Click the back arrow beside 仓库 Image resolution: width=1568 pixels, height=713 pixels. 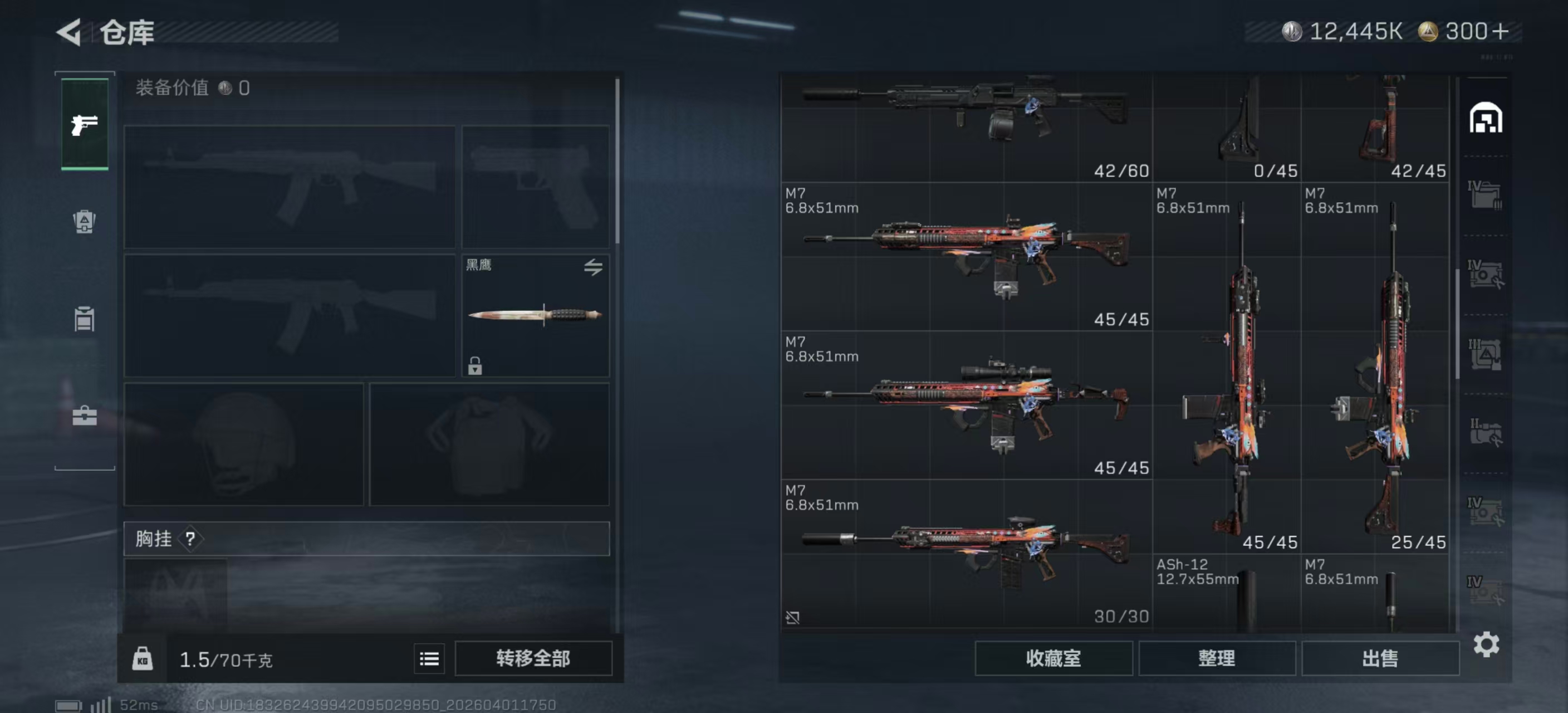pyautogui.click(x=69, y=32)
